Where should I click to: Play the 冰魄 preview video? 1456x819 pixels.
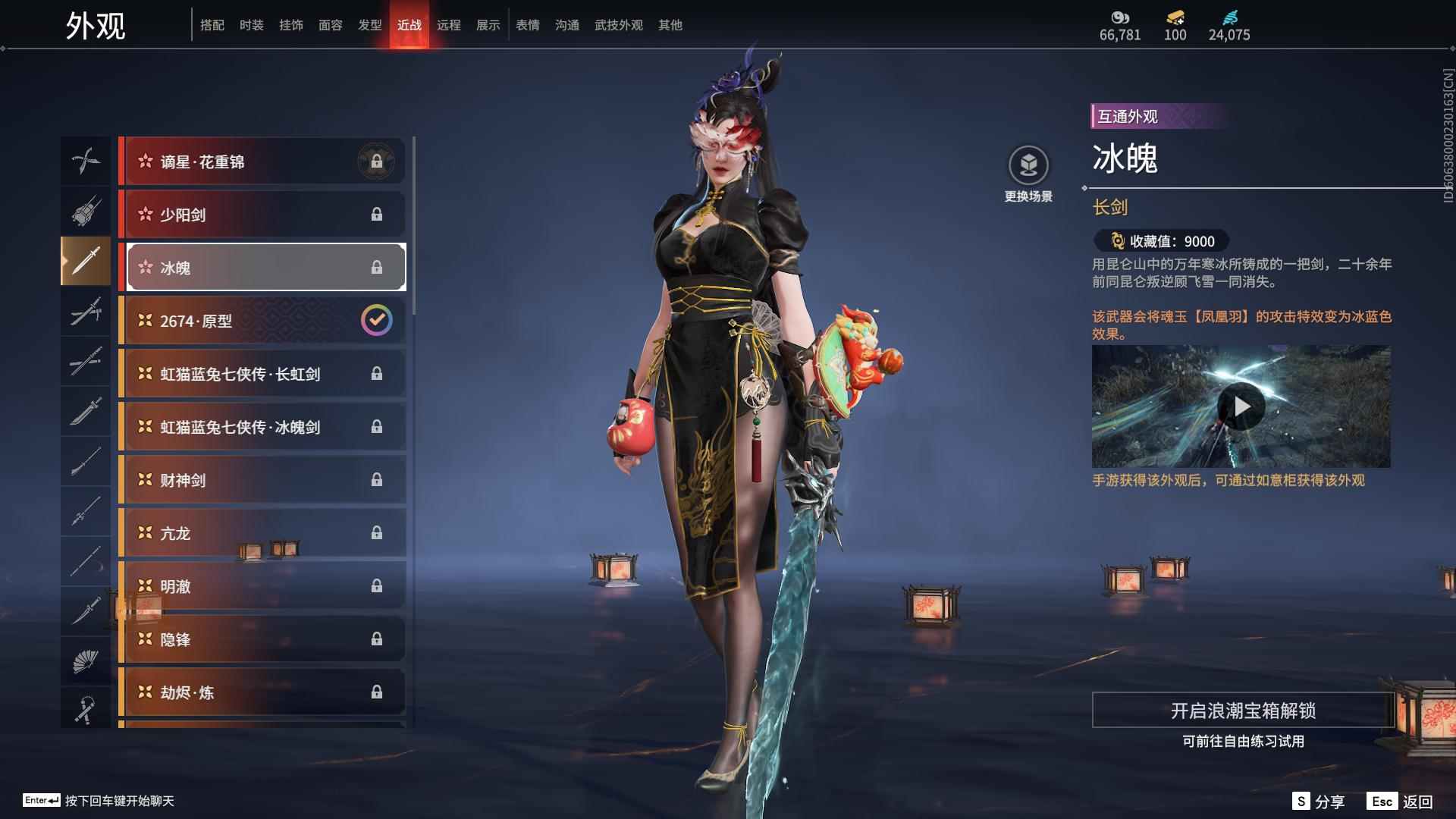(x=1241, y=407)
